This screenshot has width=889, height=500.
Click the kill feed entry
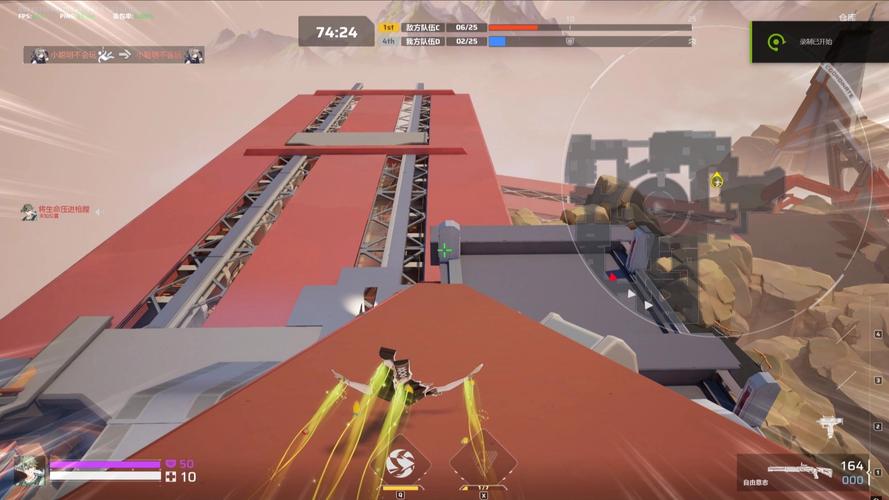[113, 56]
